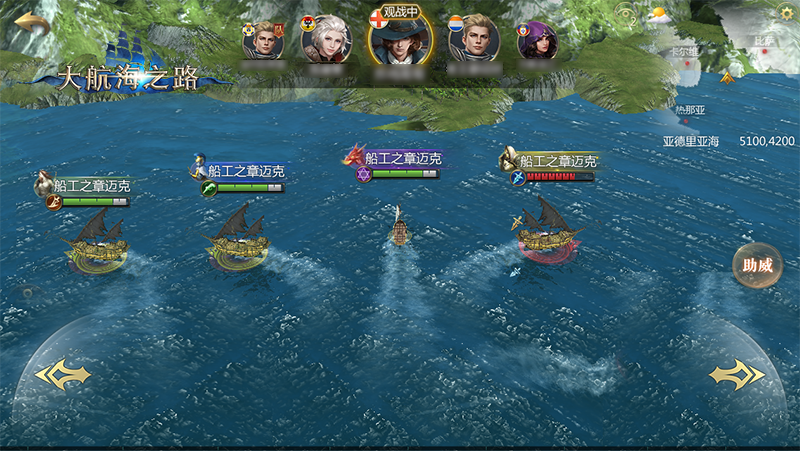Select the blond portrait with the striped flag badge
Viewport: 800px width, 451px height.
[473, 40]
